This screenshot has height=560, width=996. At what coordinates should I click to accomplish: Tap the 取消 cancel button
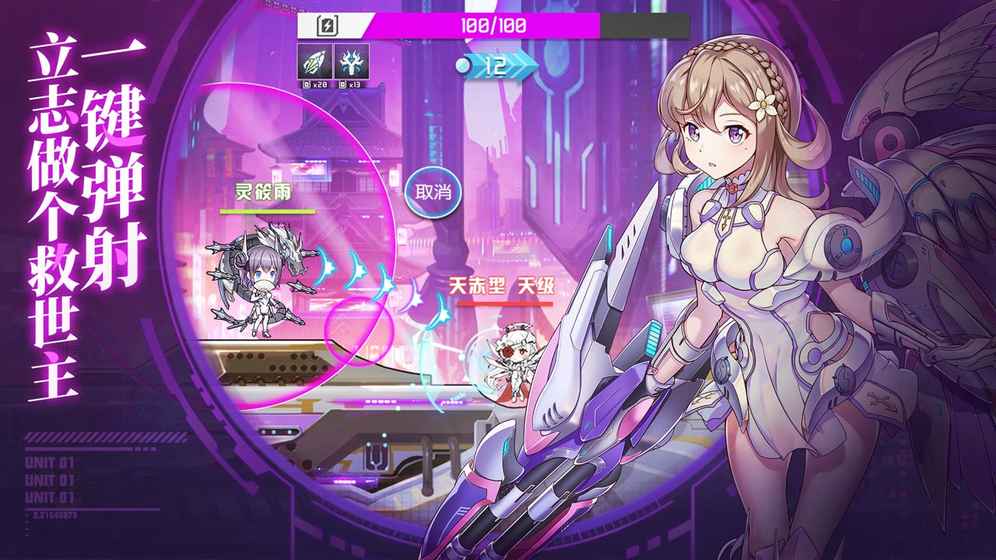click(x=433, y=191)
